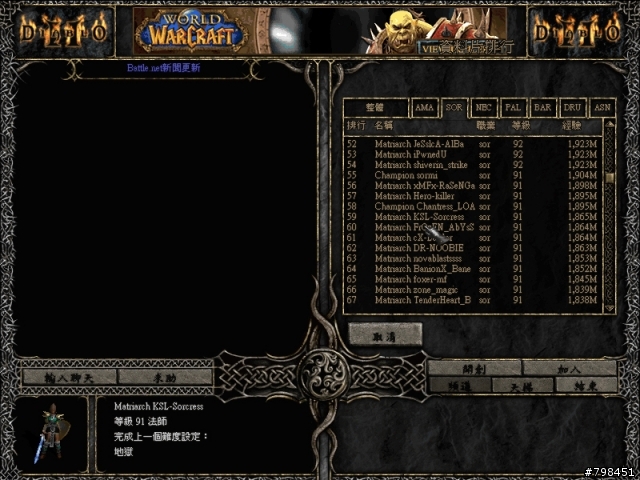Image resolution: width=640 pixels, height=480 pixels.
Task: Open the 頻道 channel button
Action: (x=458, y=385)
